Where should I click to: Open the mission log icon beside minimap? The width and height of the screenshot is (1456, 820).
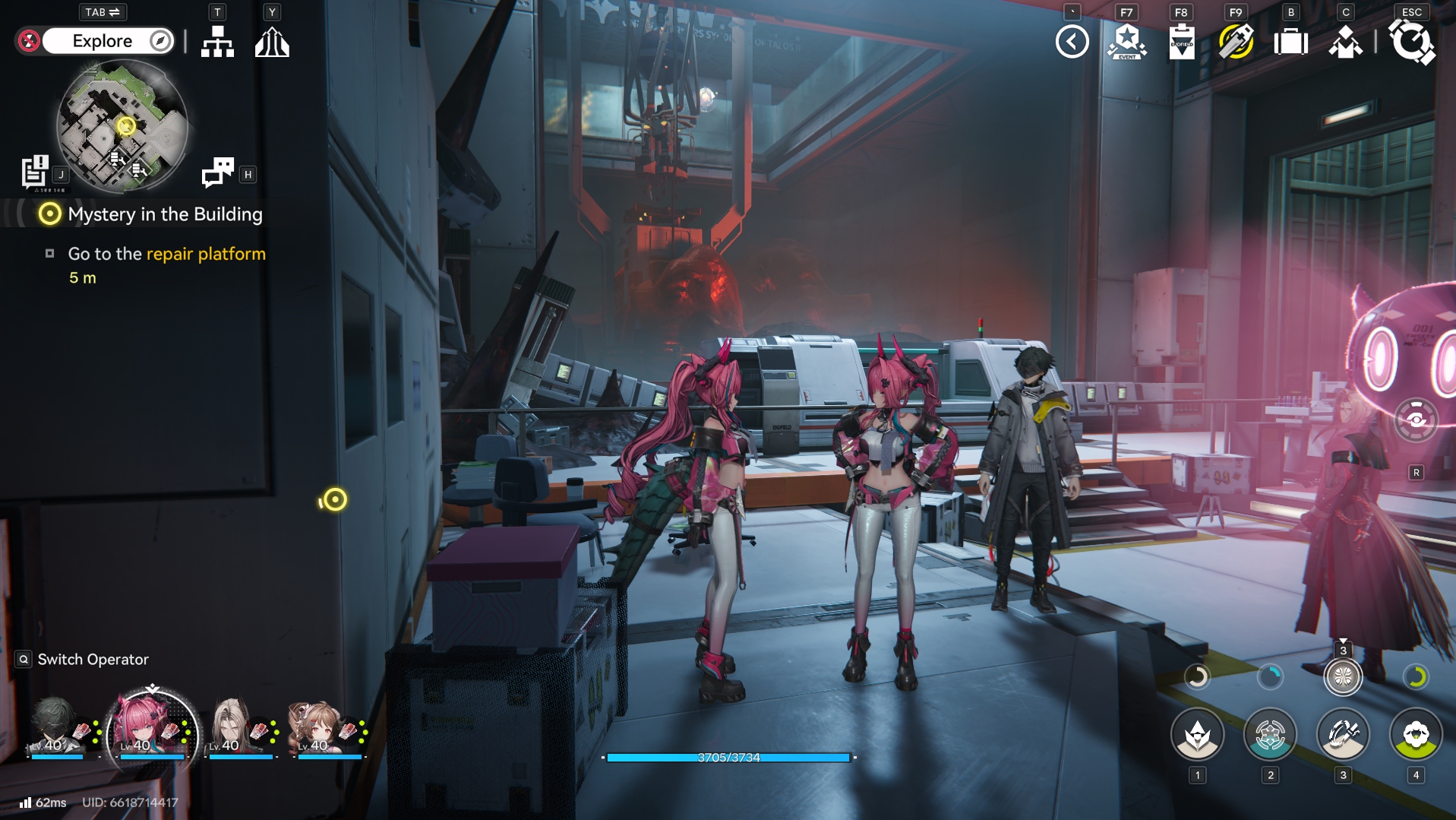pos(35,171)
